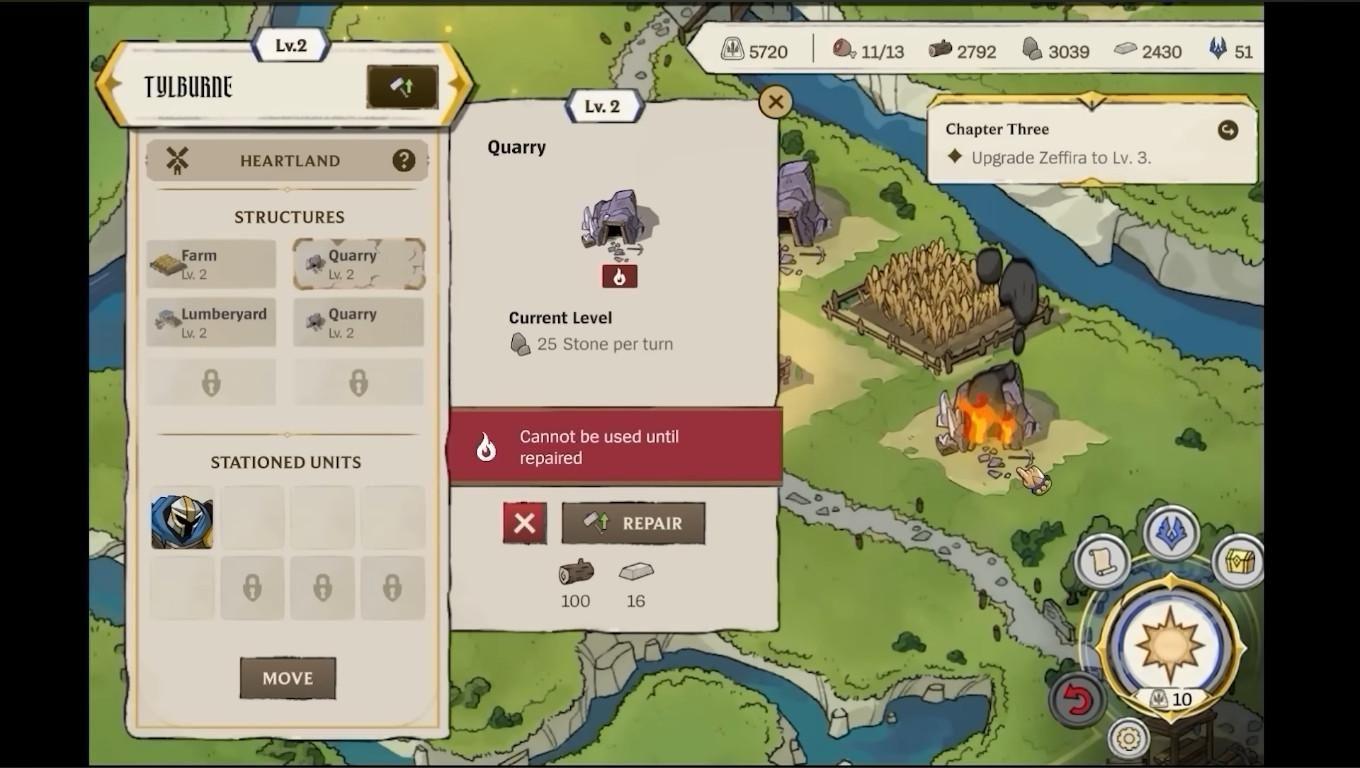
Task: Open the Chapter Three quest arrow
Action: pyautogui.click(x=1227, y=130)
